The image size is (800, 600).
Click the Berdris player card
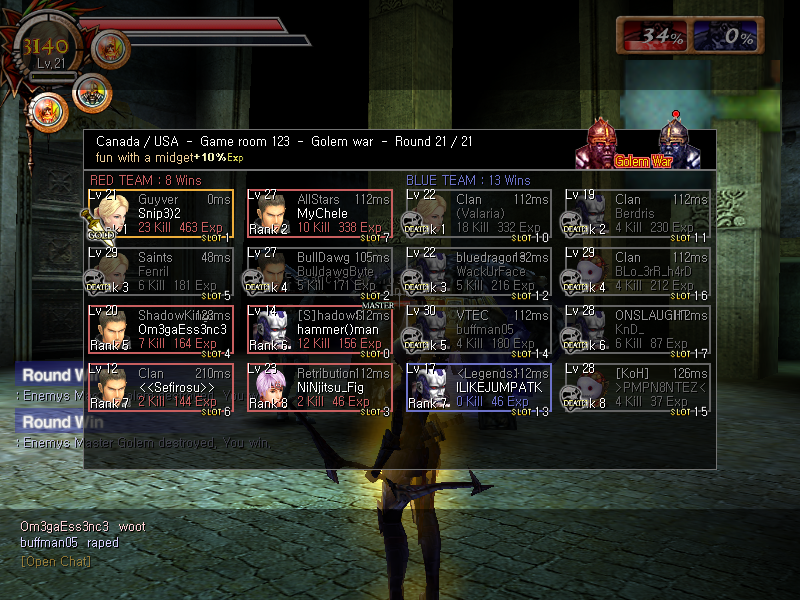(x=636, y=214)
